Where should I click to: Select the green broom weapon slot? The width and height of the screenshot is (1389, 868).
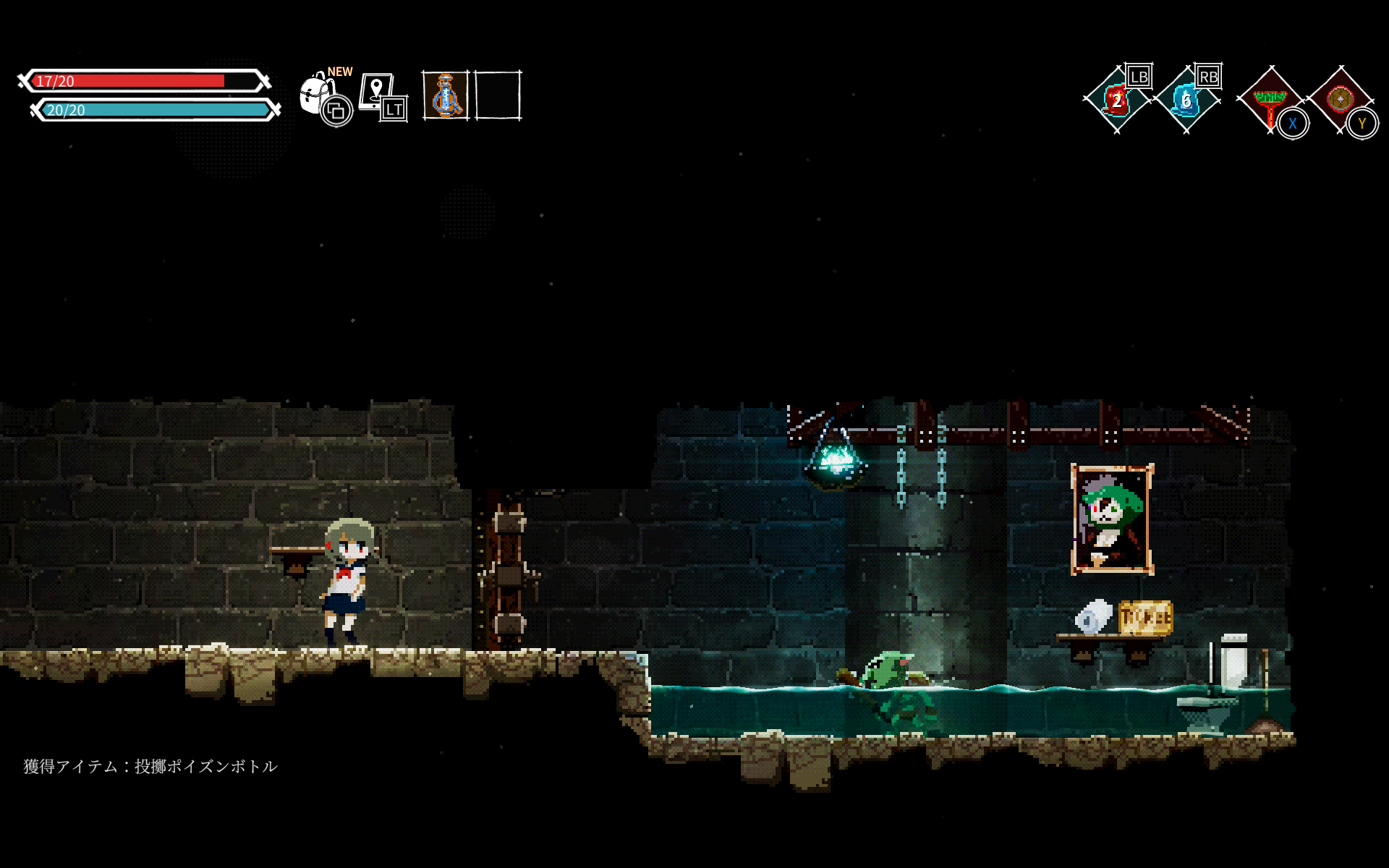[x=1270, y=100]
